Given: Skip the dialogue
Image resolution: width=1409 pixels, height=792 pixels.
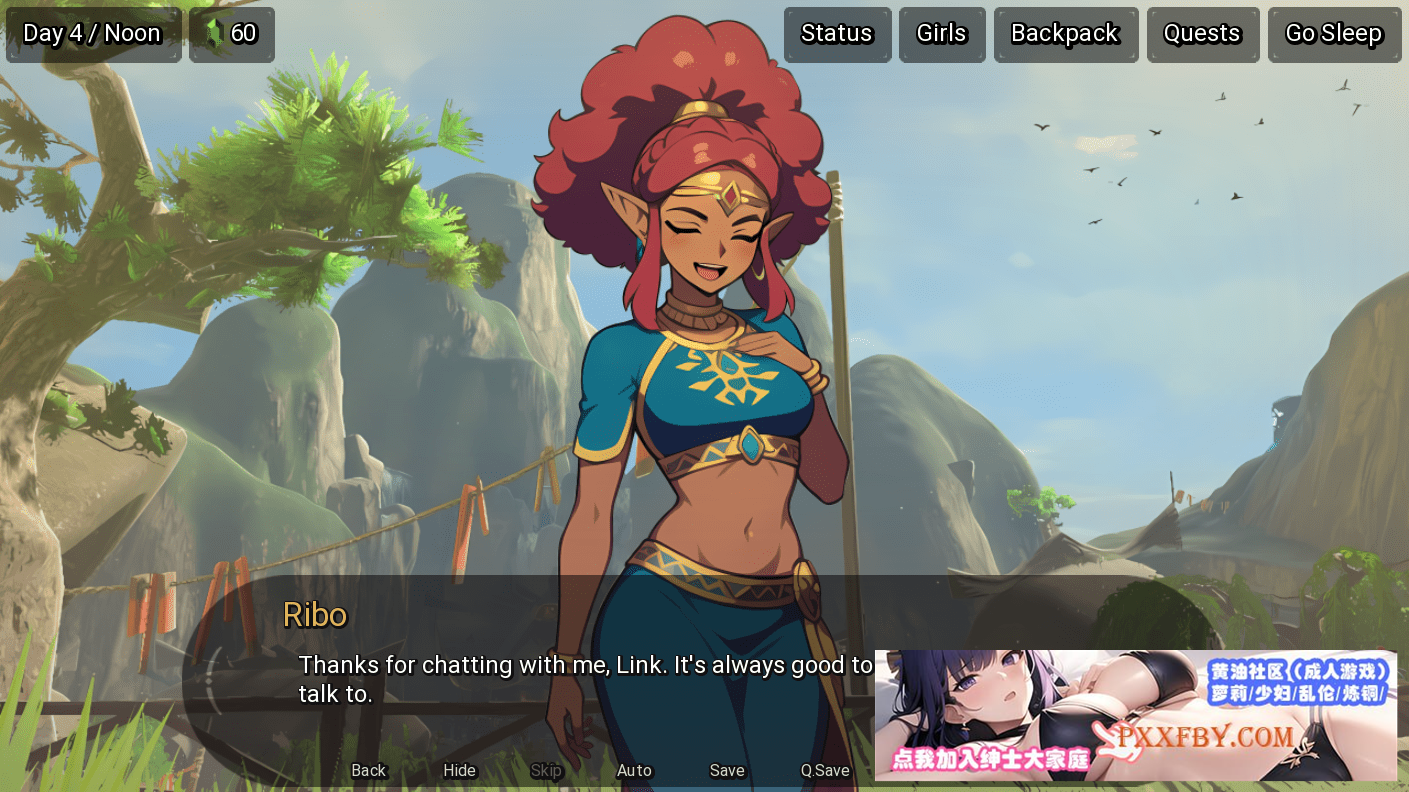Looking at the screenshot, I should coord(546,770).
